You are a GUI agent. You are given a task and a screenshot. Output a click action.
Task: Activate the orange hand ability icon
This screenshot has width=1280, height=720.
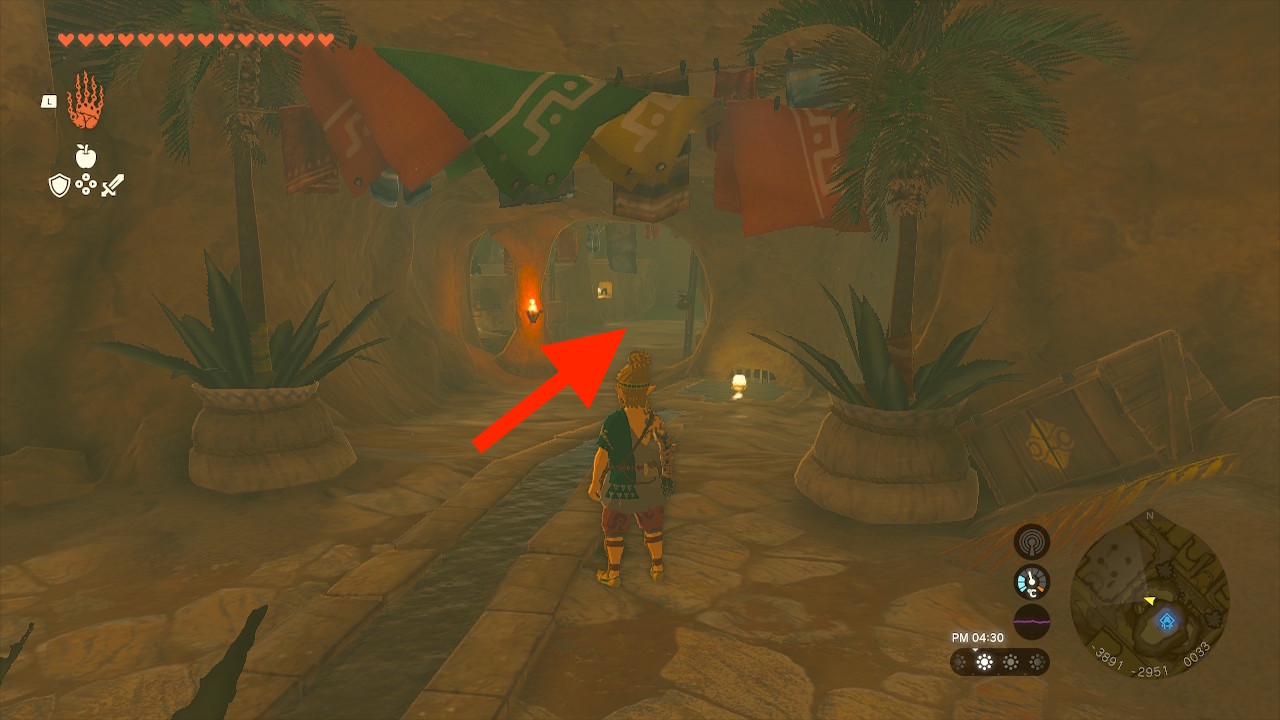[x=85, y=100]
